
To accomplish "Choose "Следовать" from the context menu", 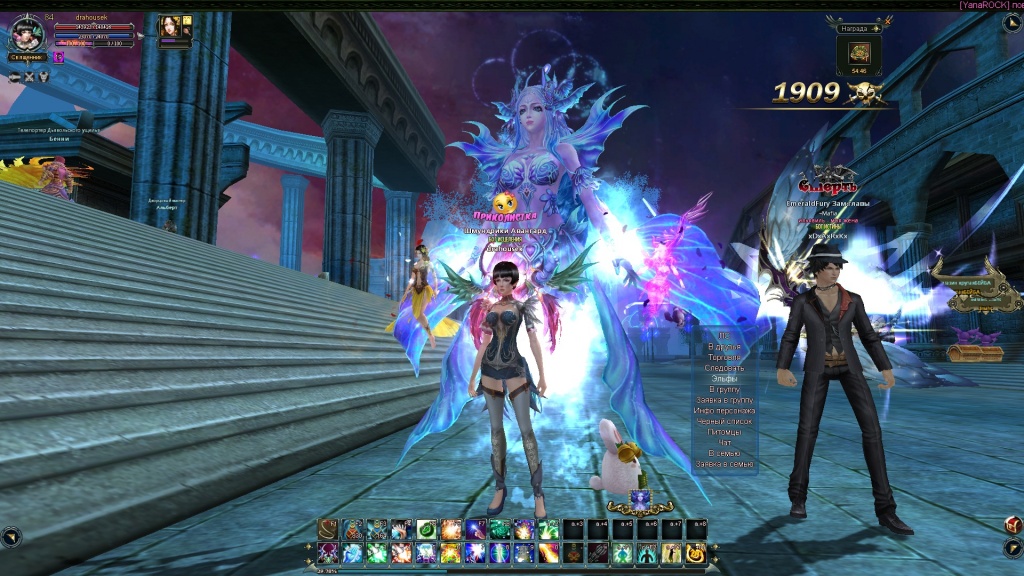I will pyautogui.click(x=725, y=368).
